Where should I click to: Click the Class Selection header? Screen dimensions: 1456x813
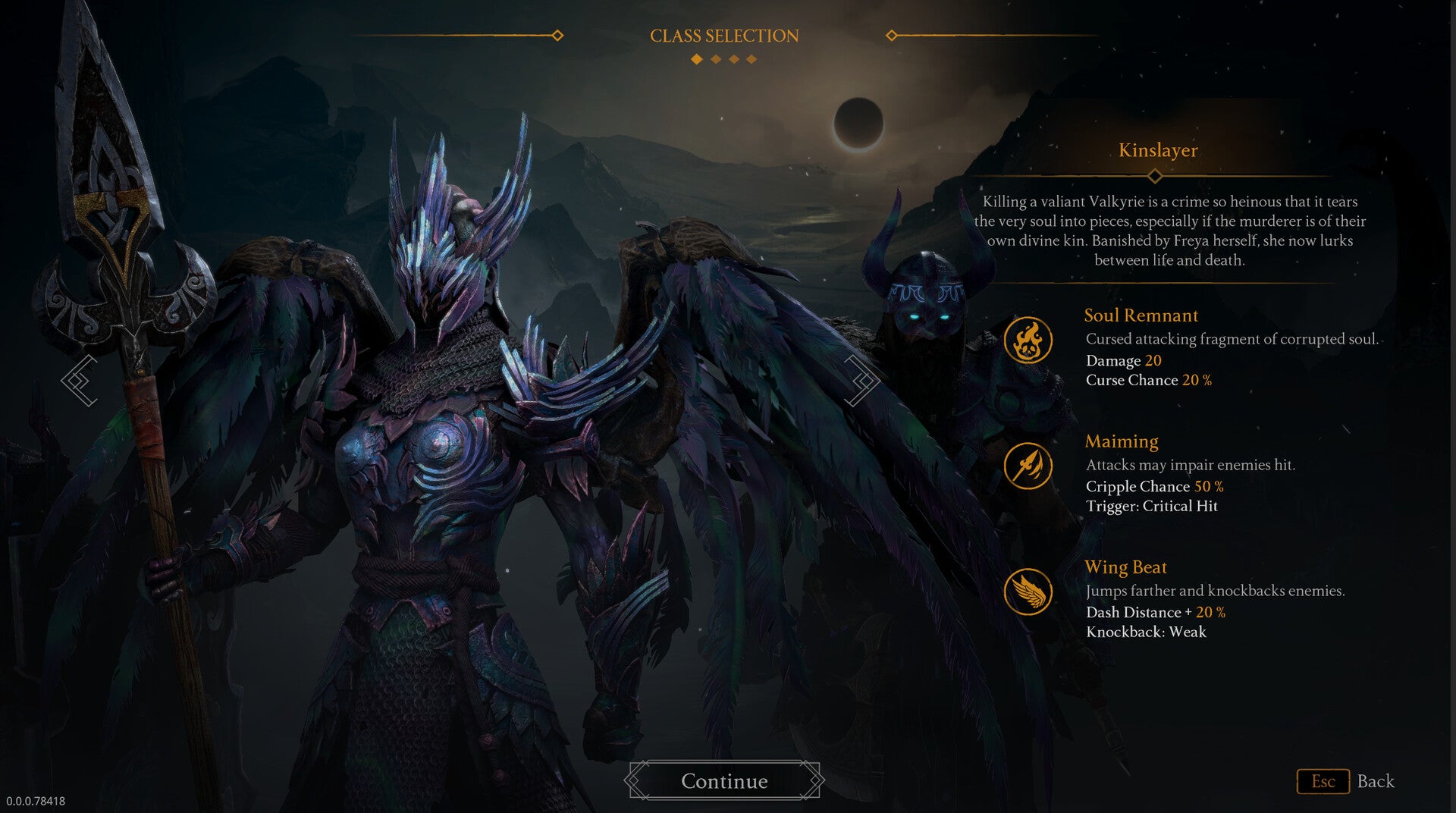tap(723, 34)
